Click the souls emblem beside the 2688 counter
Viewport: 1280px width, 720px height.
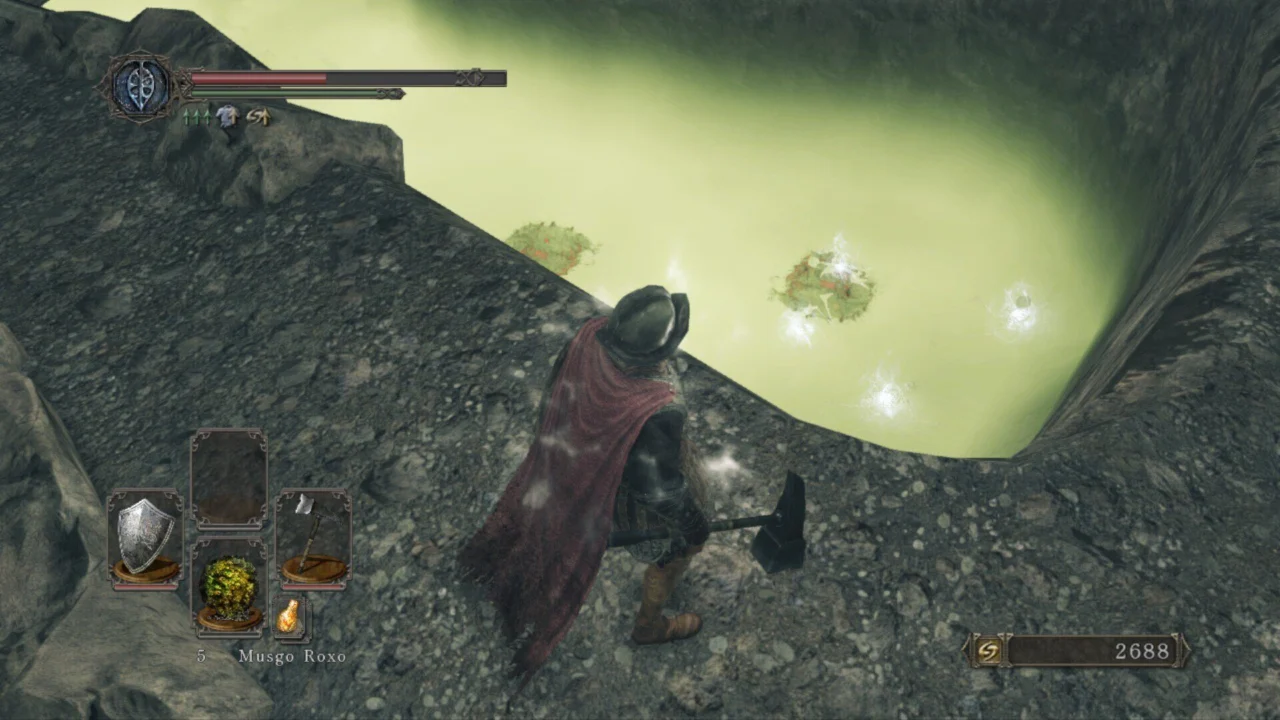[988, 651]
